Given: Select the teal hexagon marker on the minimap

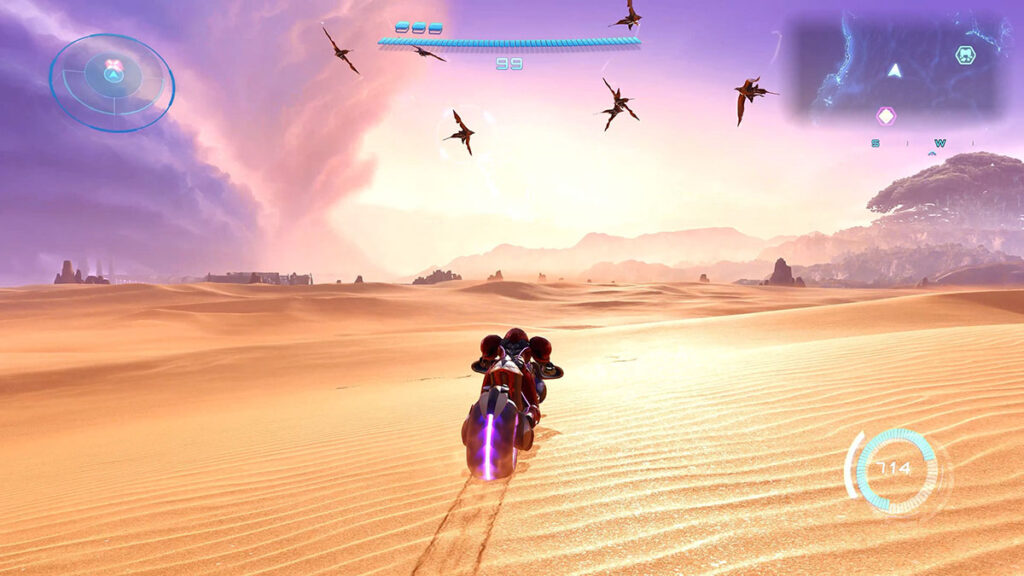Looking at the screenshot, I should 965,55.
